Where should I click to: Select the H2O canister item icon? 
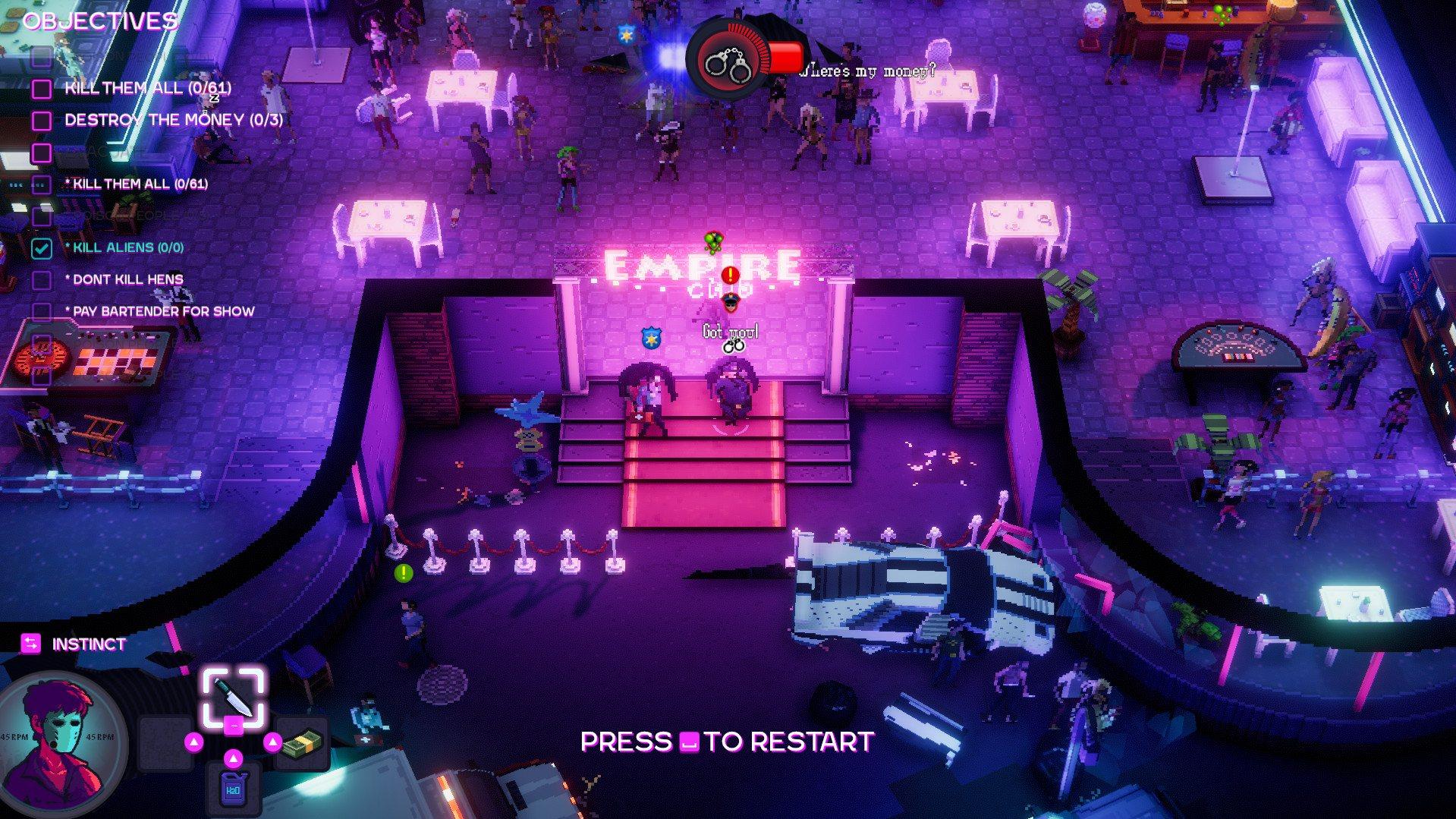pyautogui.click(x=233, y=786)
